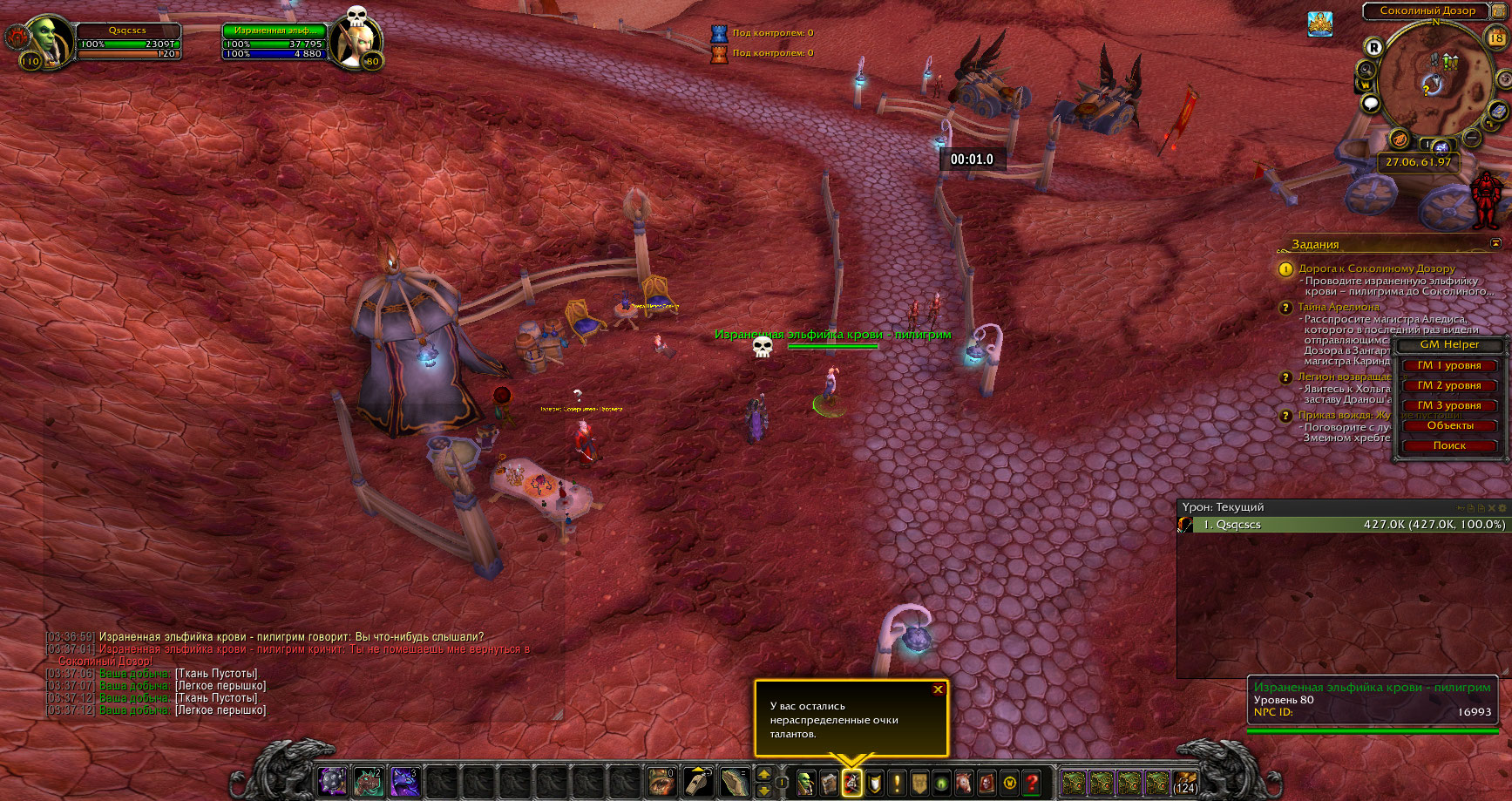Select the ГМ 2 уровня button

(1448, 386)
